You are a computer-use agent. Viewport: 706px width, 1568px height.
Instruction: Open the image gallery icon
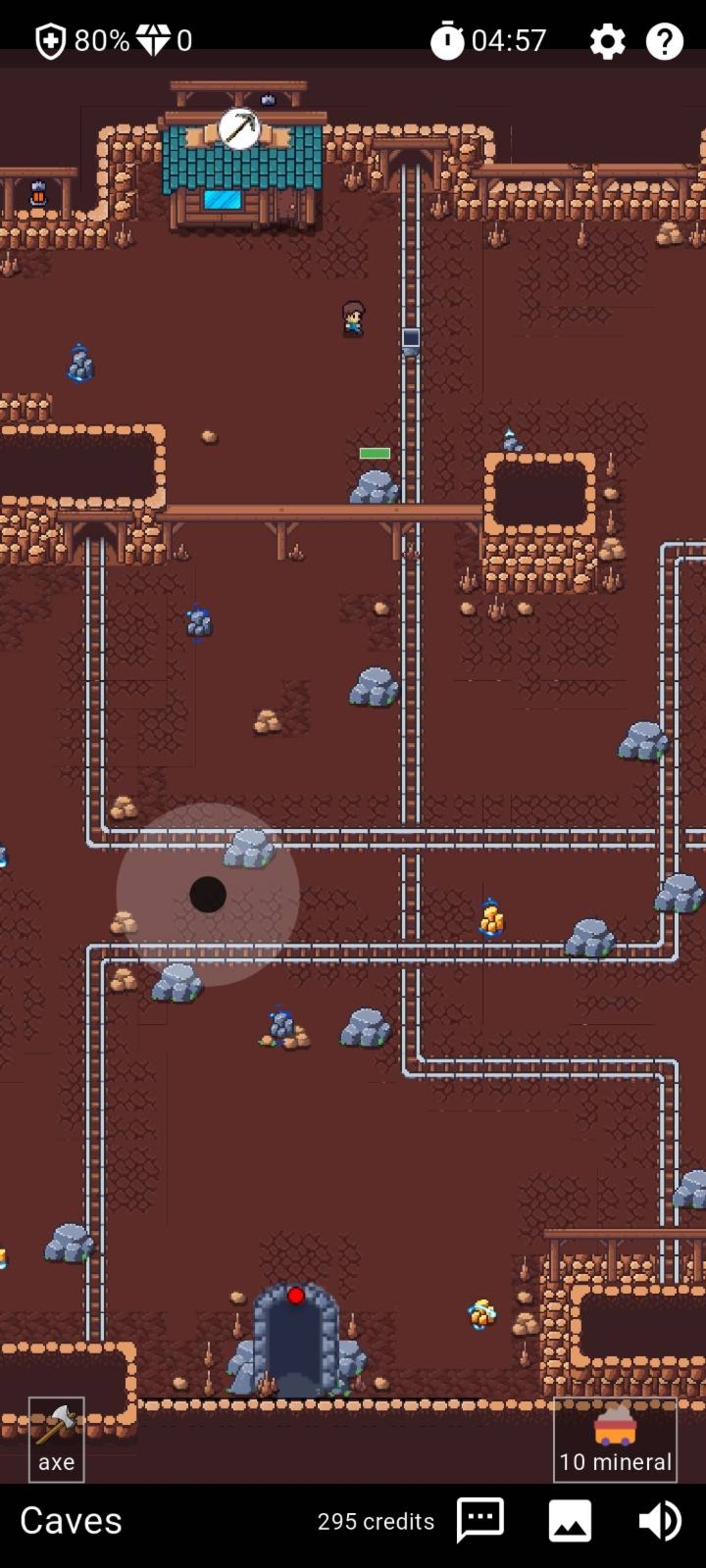(x=570, y=1520)
